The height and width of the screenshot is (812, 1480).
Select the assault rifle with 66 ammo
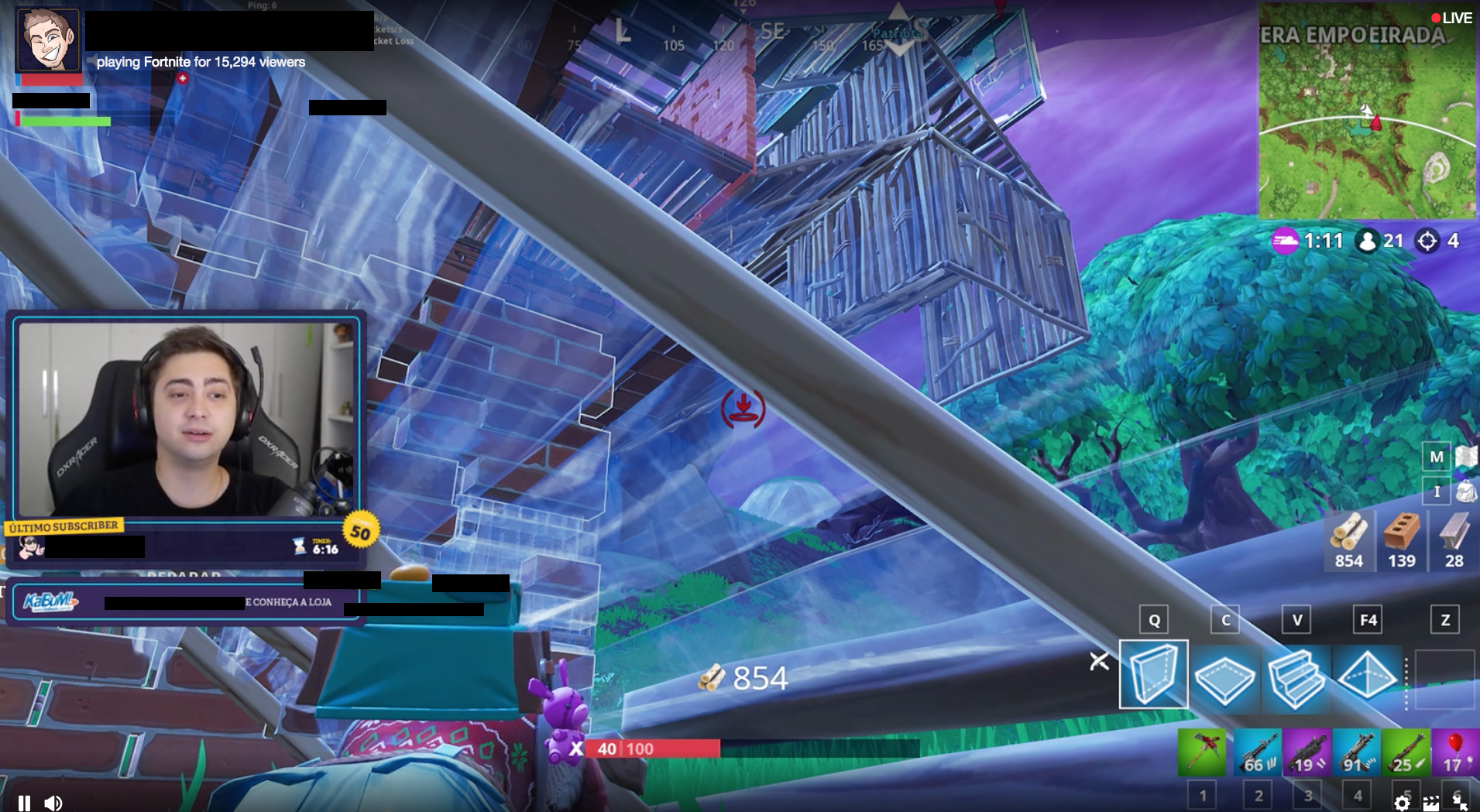point(1258,752)
